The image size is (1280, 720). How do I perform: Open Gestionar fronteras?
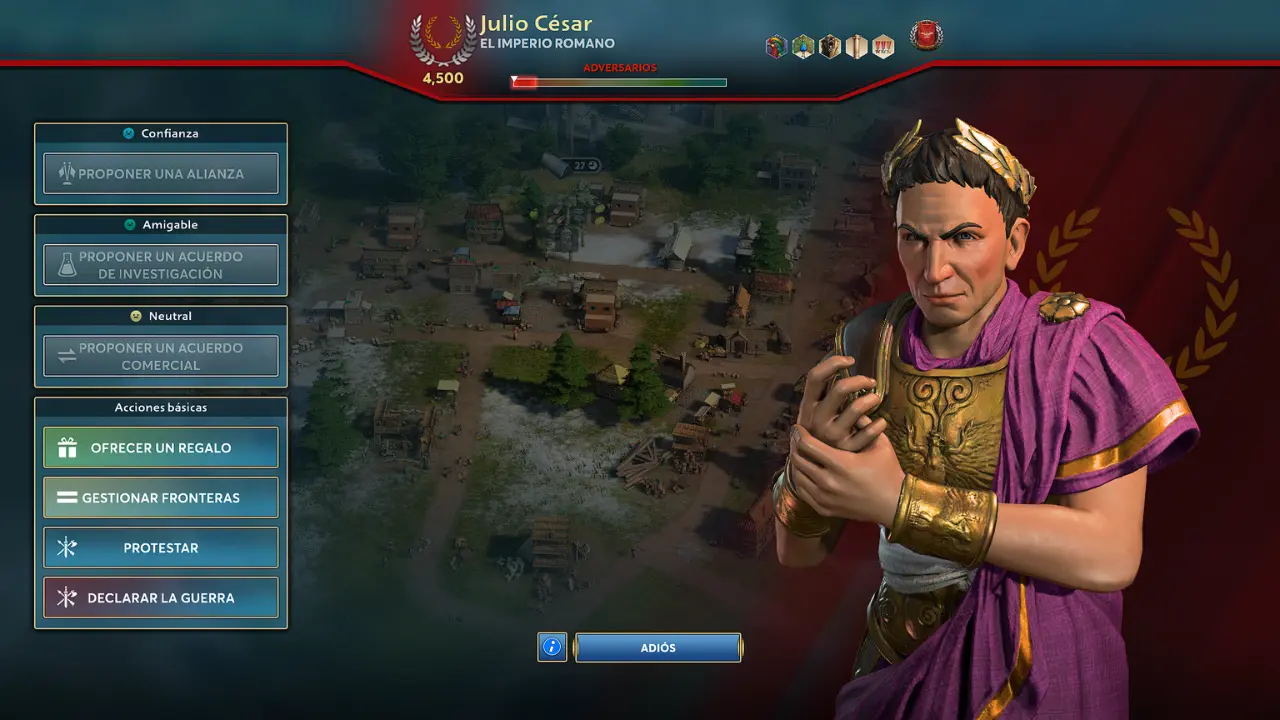coord(161,498)
